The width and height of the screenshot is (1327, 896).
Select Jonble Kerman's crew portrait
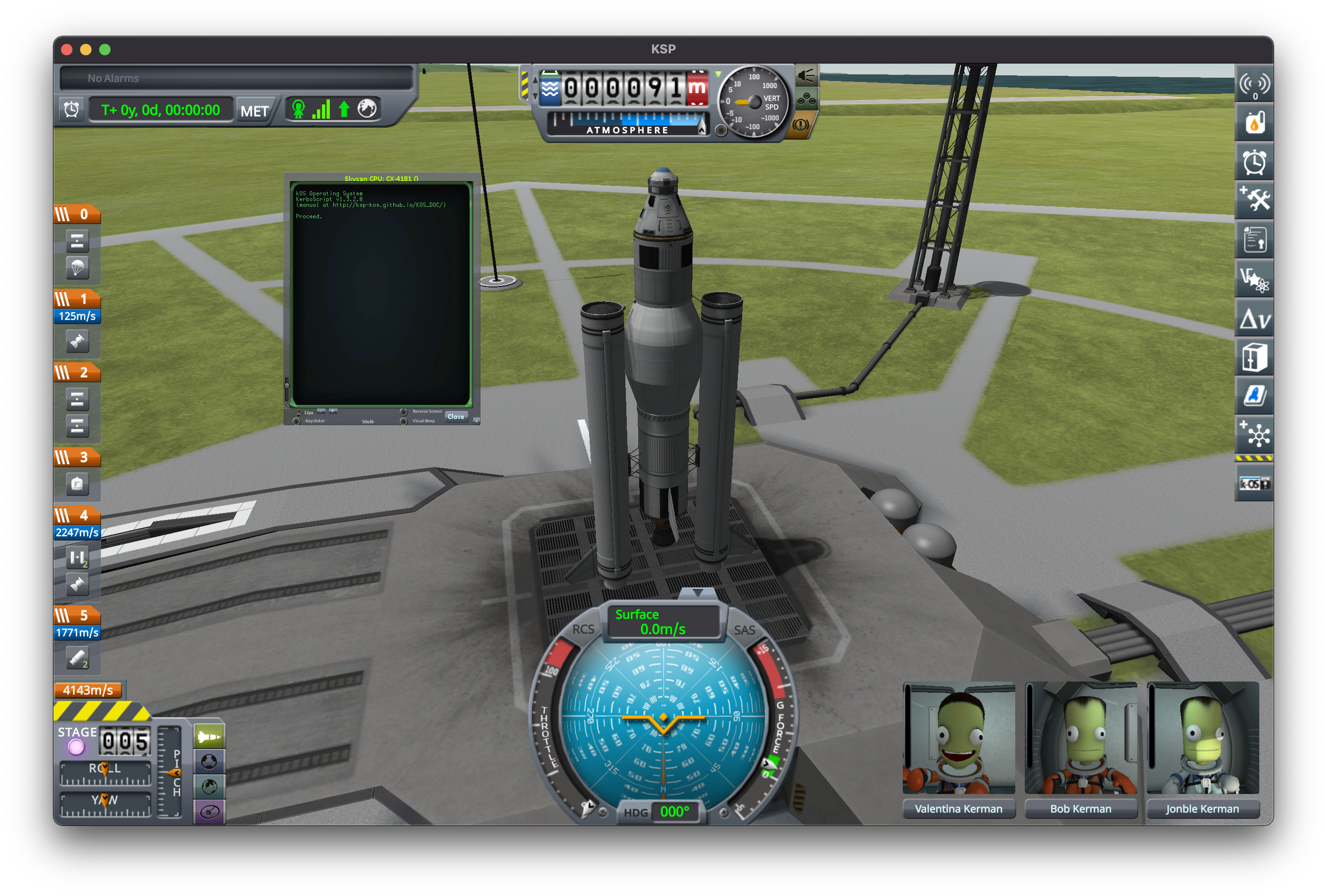point(1203,738)
